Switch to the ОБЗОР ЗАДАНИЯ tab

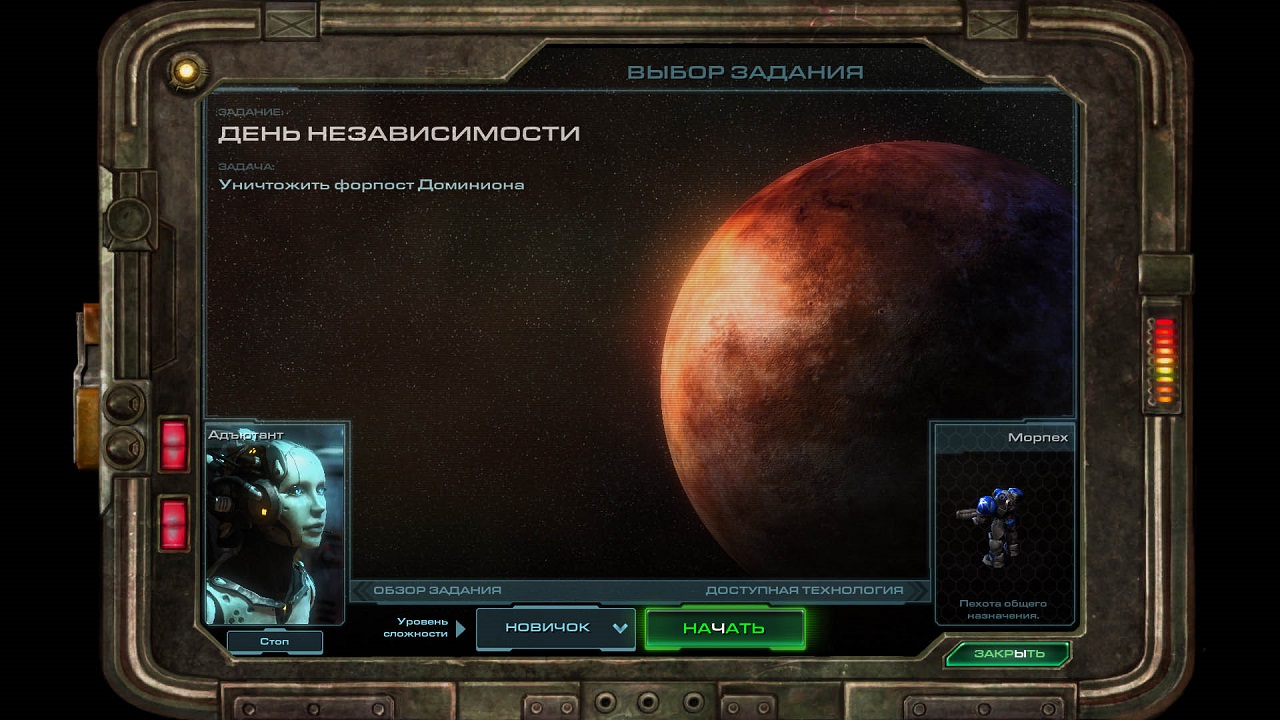point(438,590)
